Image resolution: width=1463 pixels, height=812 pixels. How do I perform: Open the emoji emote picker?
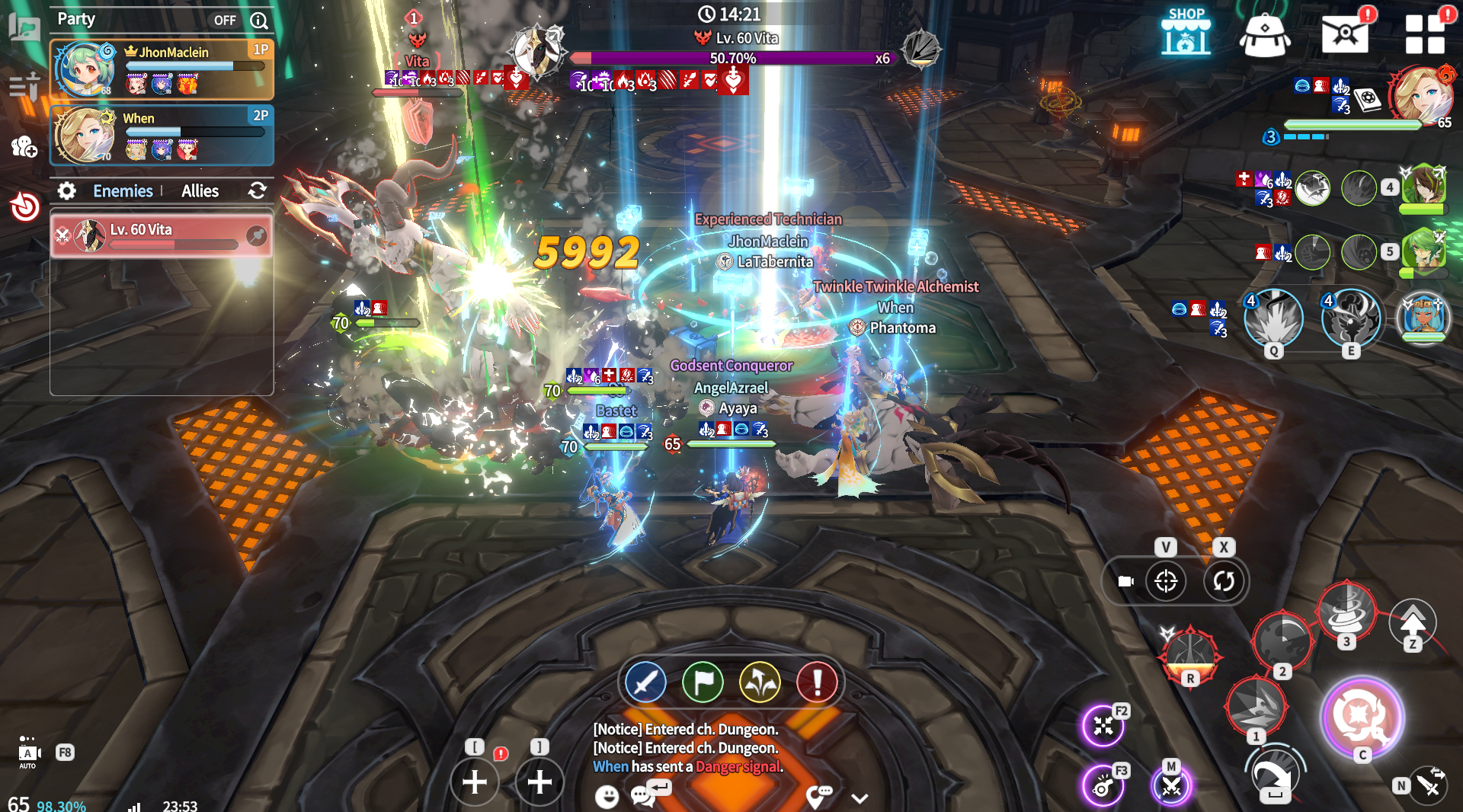[x=607, y=797]
